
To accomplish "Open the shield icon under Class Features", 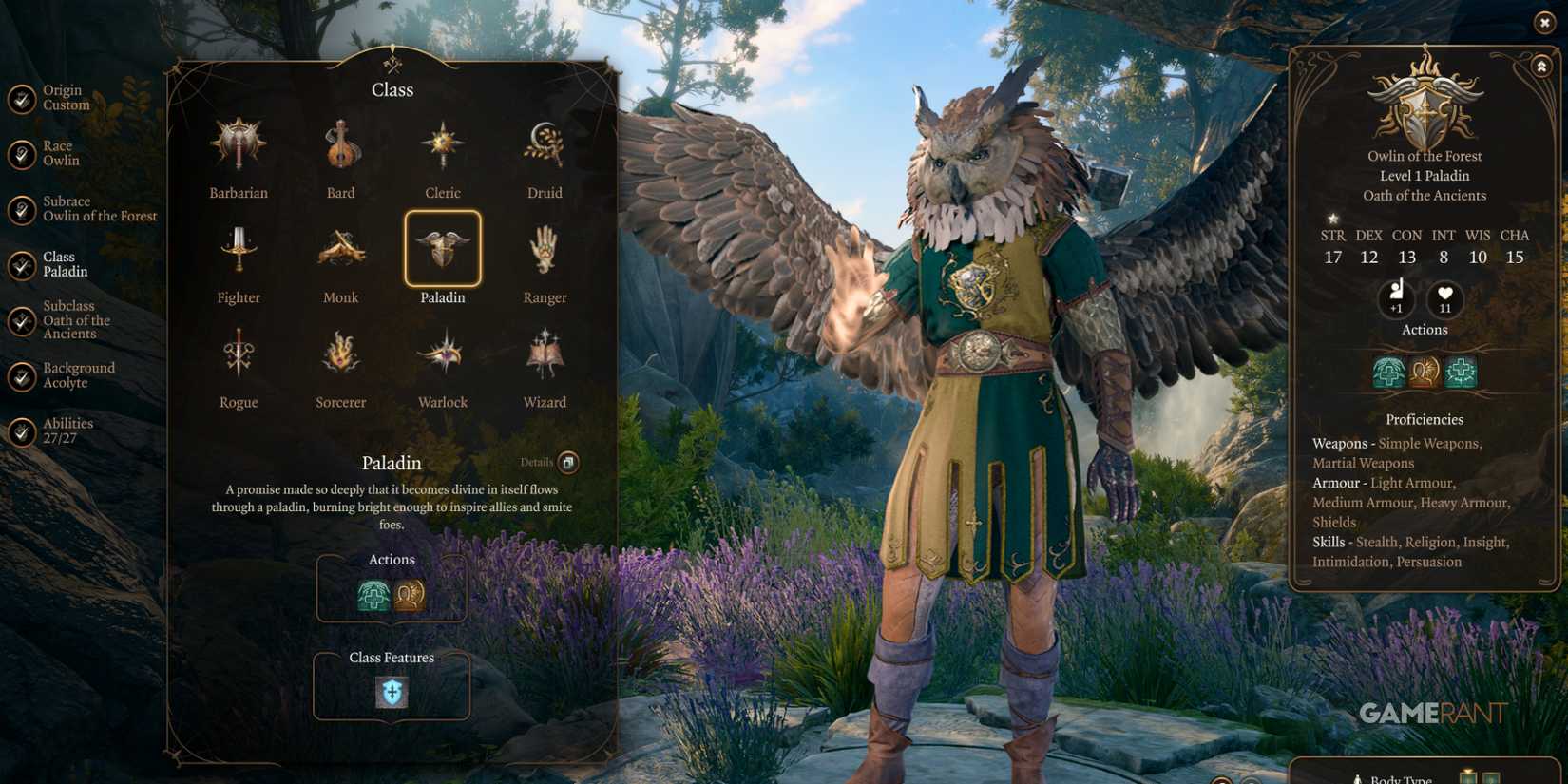I will [x=392, y=693].
